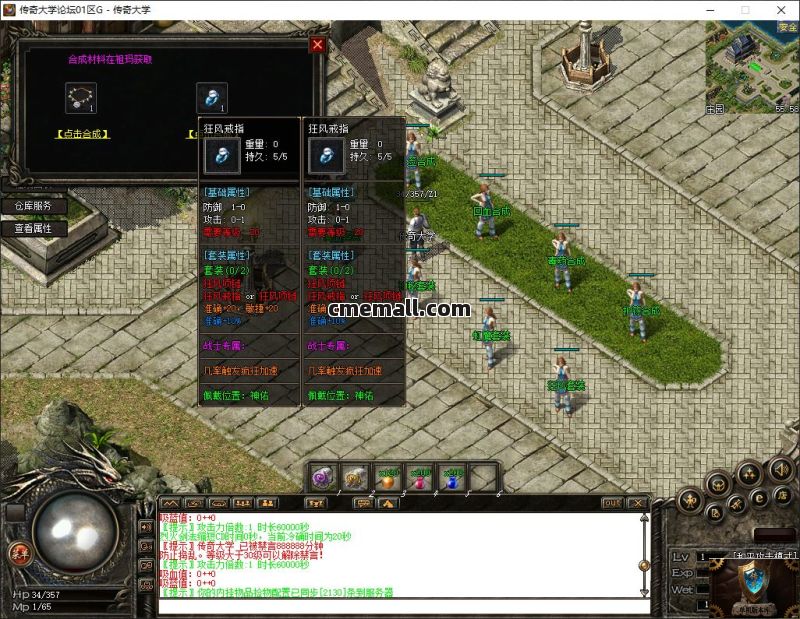The height and width of the screenshot is (619, 800).
Task: Click the 【点击合成】 synthesize link
Action: 82,134
